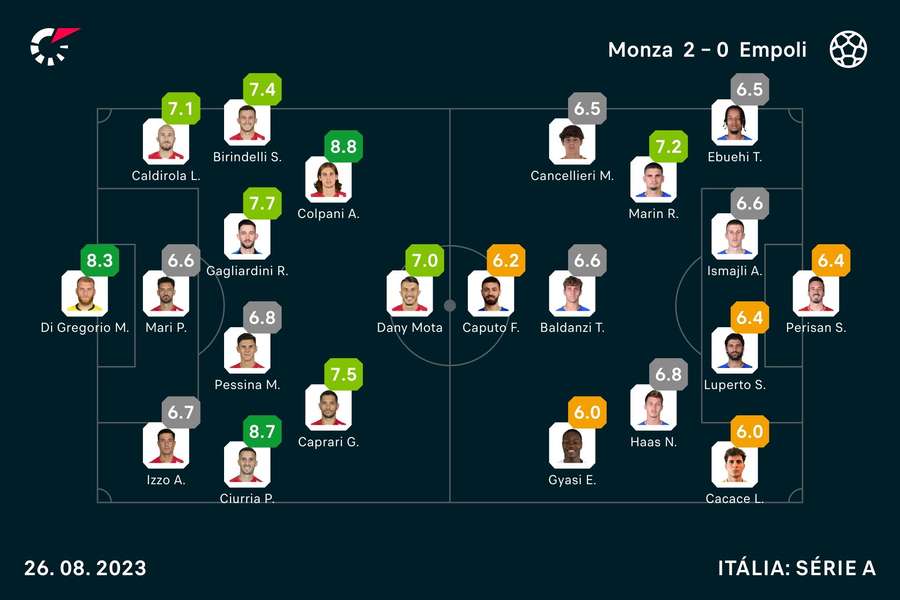Choose Izzo A. player portrait
This screenshot has width=900, height=600.
[166, 445]
